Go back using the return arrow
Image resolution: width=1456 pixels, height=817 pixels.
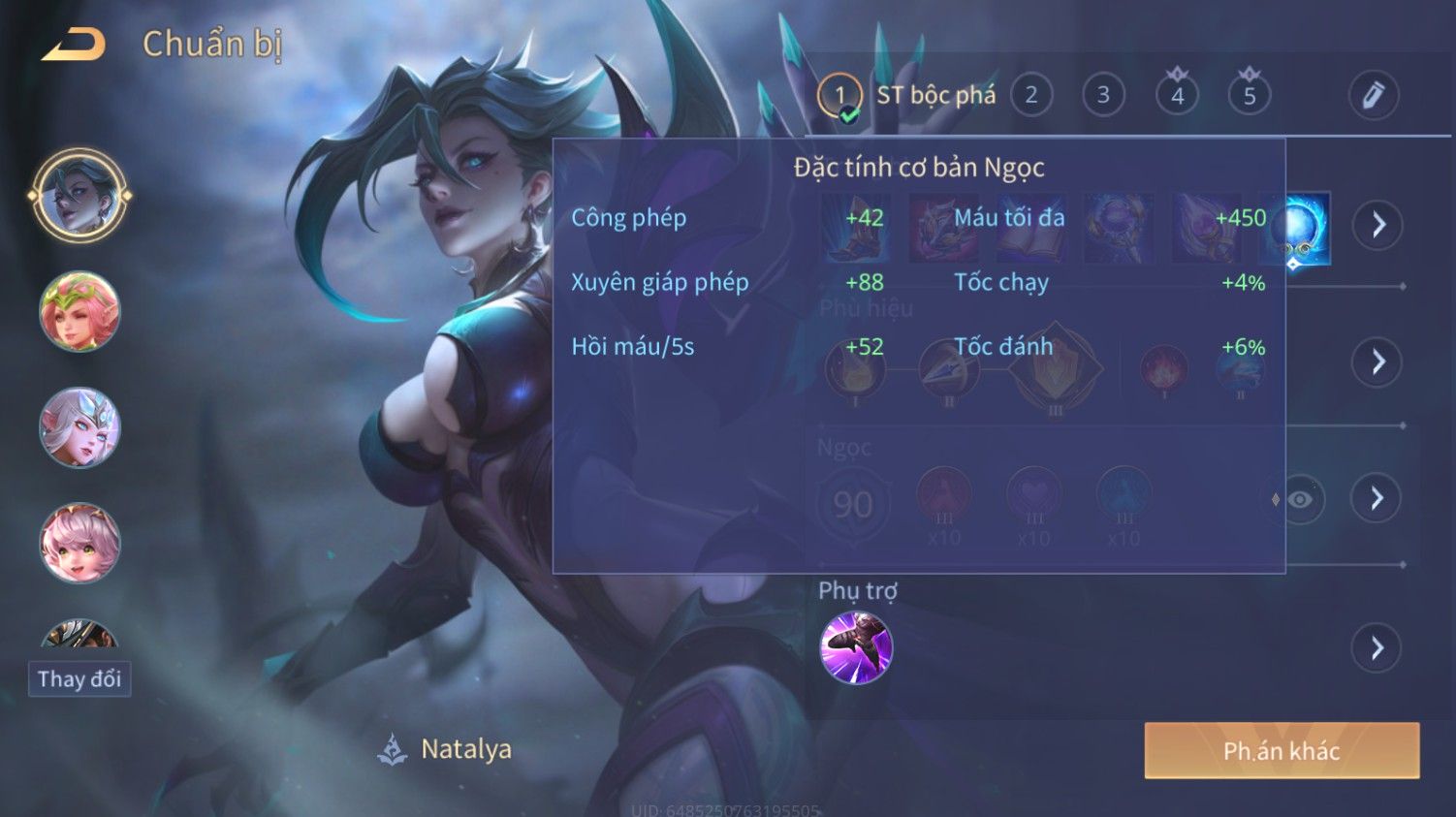74,45
